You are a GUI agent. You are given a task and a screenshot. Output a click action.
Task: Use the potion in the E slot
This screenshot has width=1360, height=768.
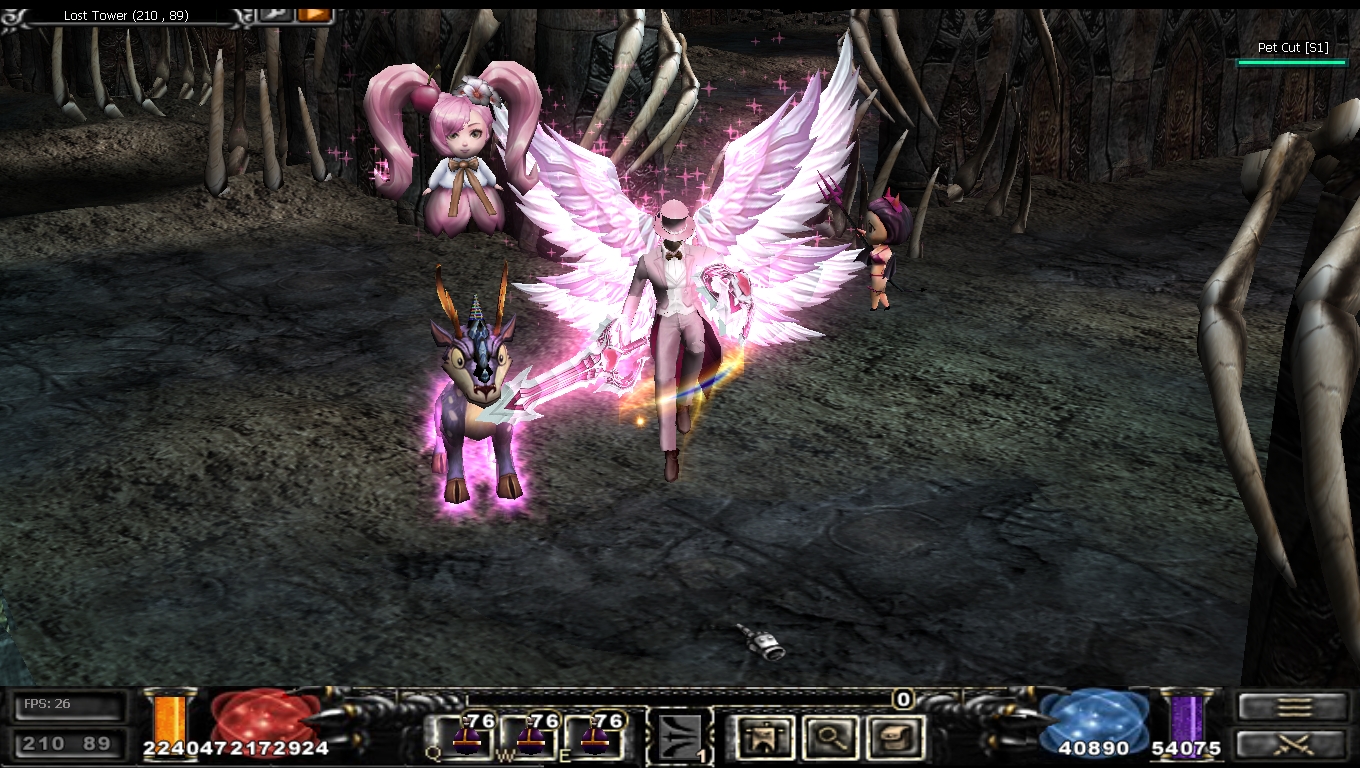point(595,738)
